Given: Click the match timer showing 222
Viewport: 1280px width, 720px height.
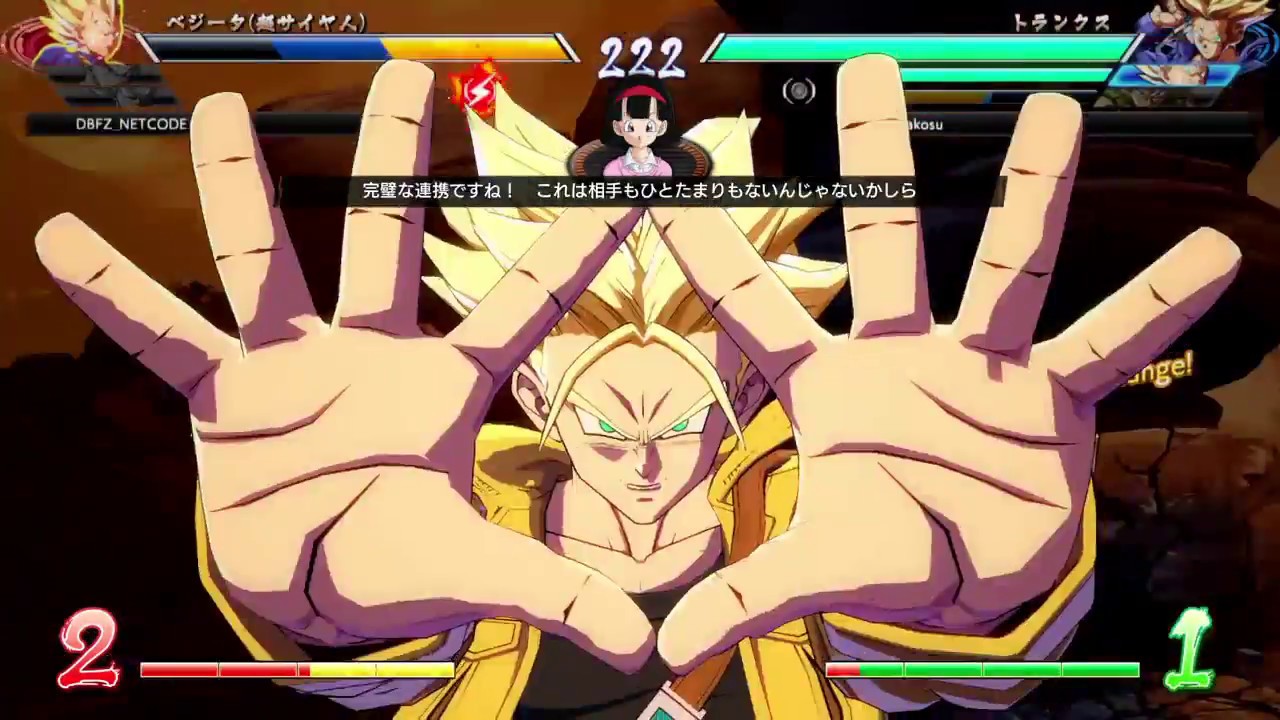Looking at the screenshot, I should (640, 58).
